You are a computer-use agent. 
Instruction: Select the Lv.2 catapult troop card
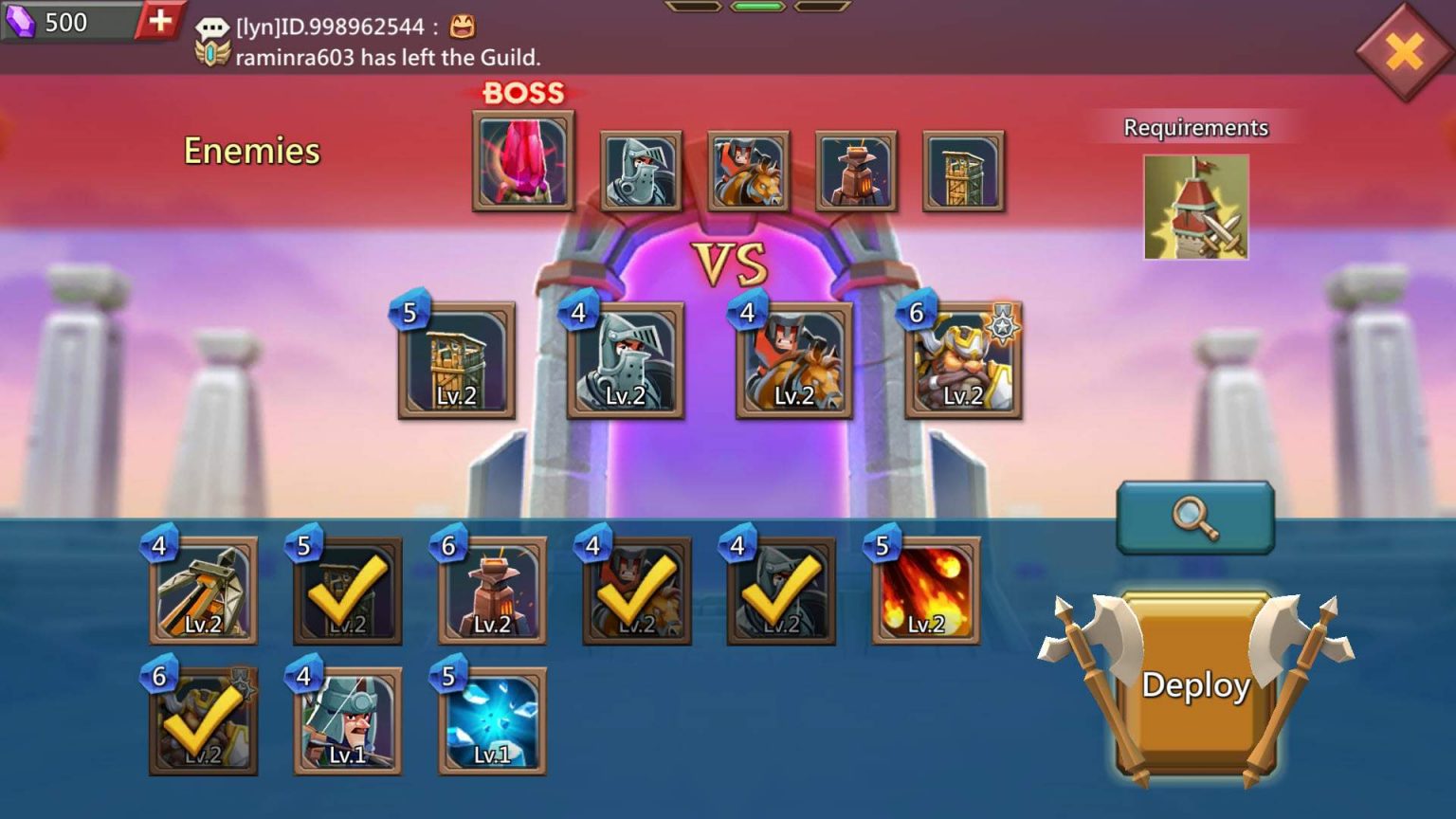point(202,588)
